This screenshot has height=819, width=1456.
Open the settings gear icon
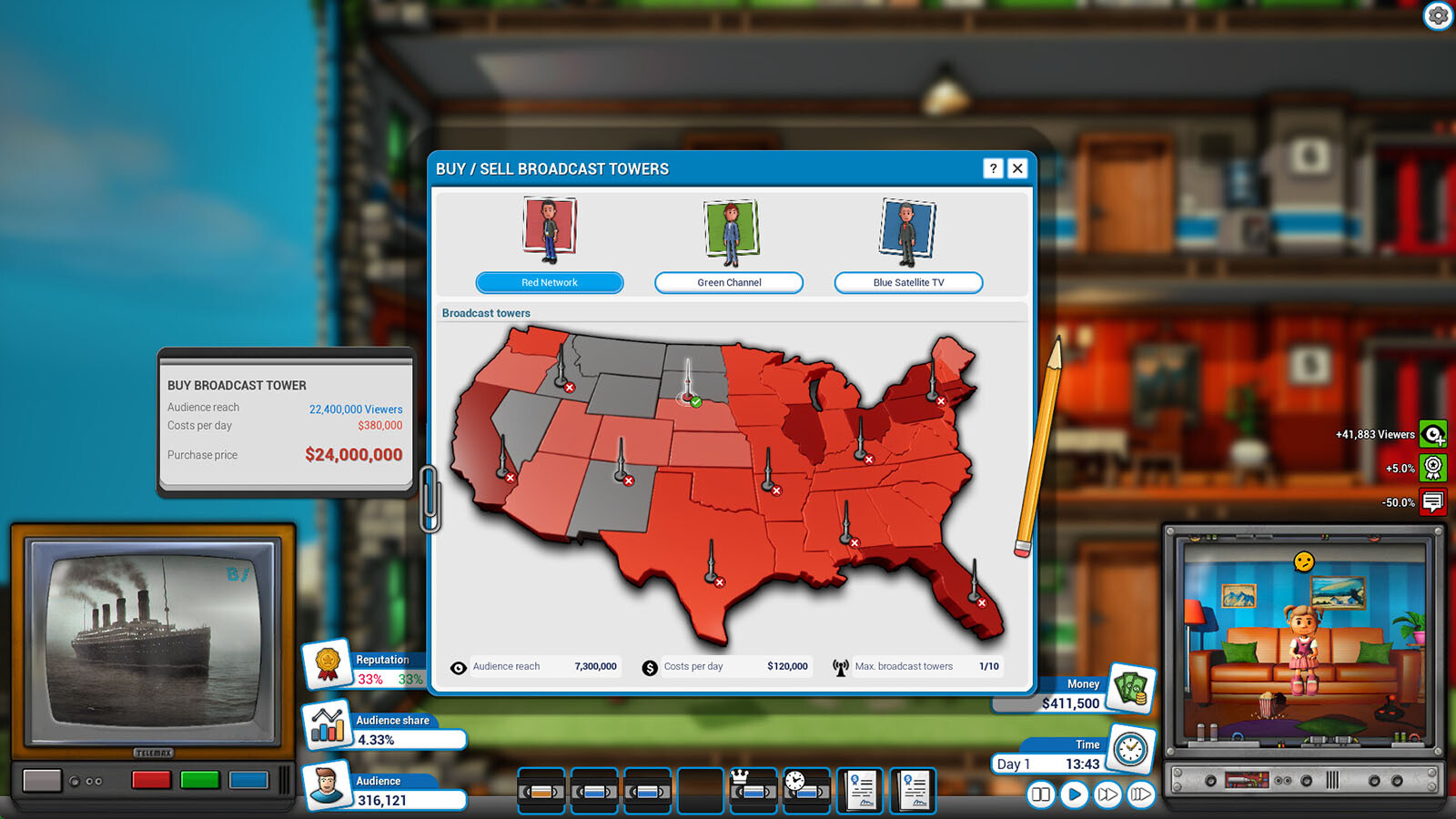click(1438, 15)
